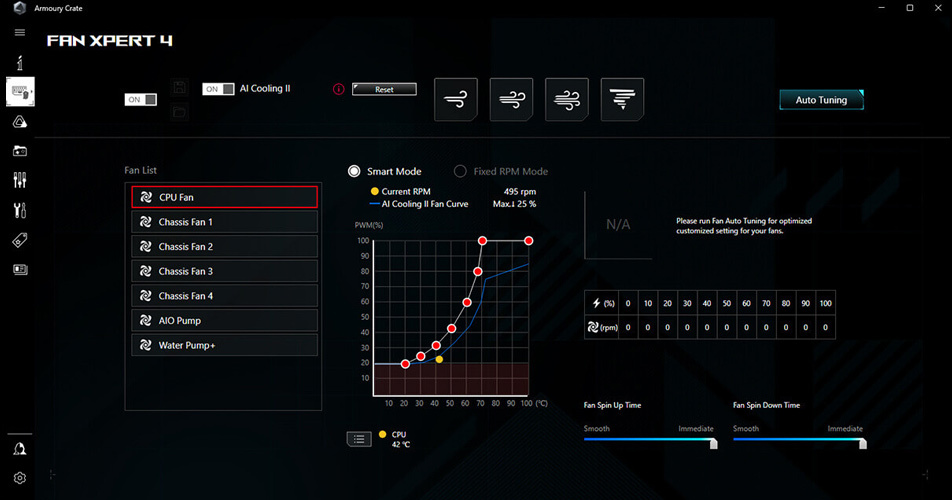Click the AI Cooling info icon
This screenshot has height=500, width=952.
[338, 89]
